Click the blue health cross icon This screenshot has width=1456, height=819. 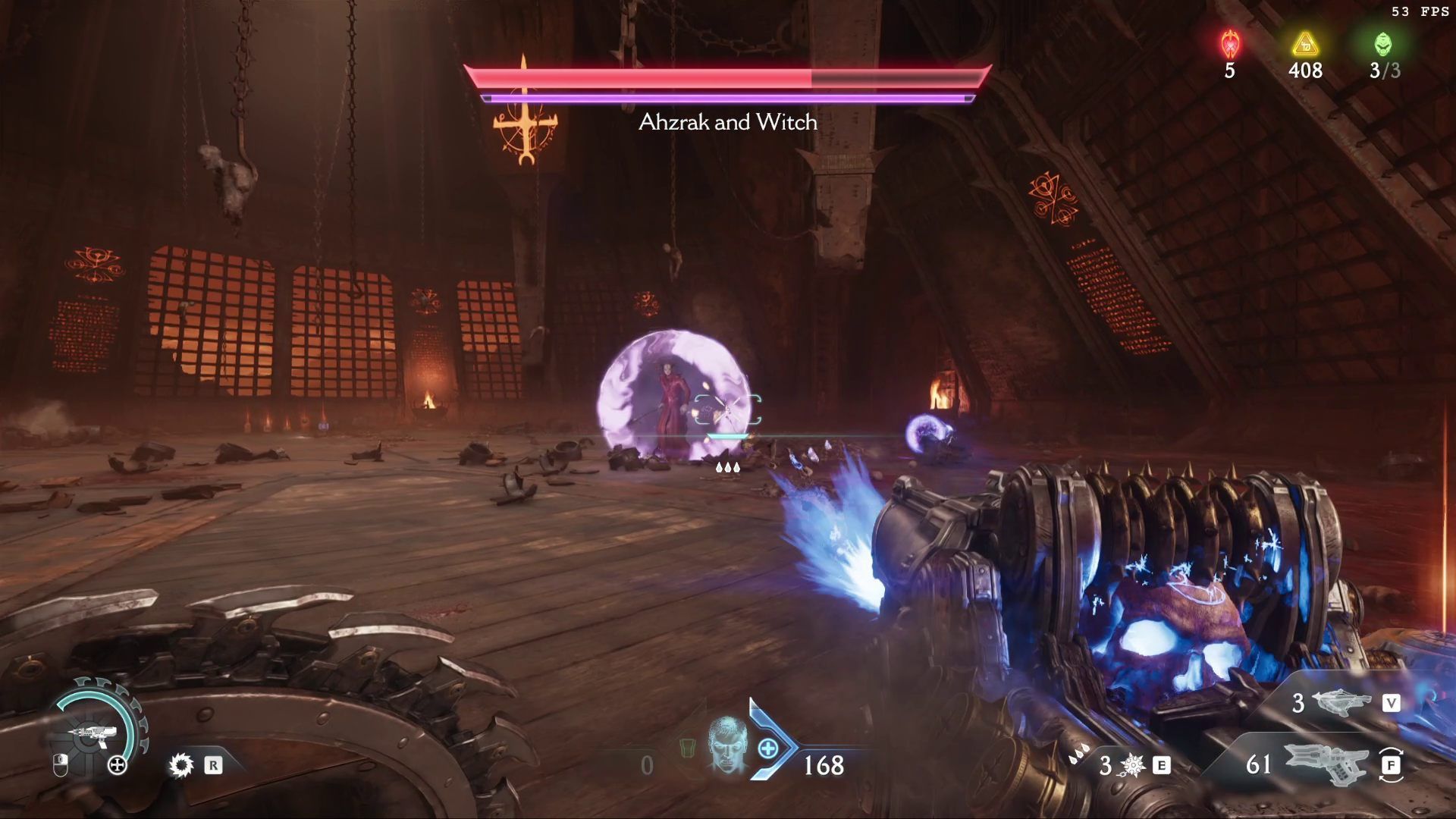(767, 749)
